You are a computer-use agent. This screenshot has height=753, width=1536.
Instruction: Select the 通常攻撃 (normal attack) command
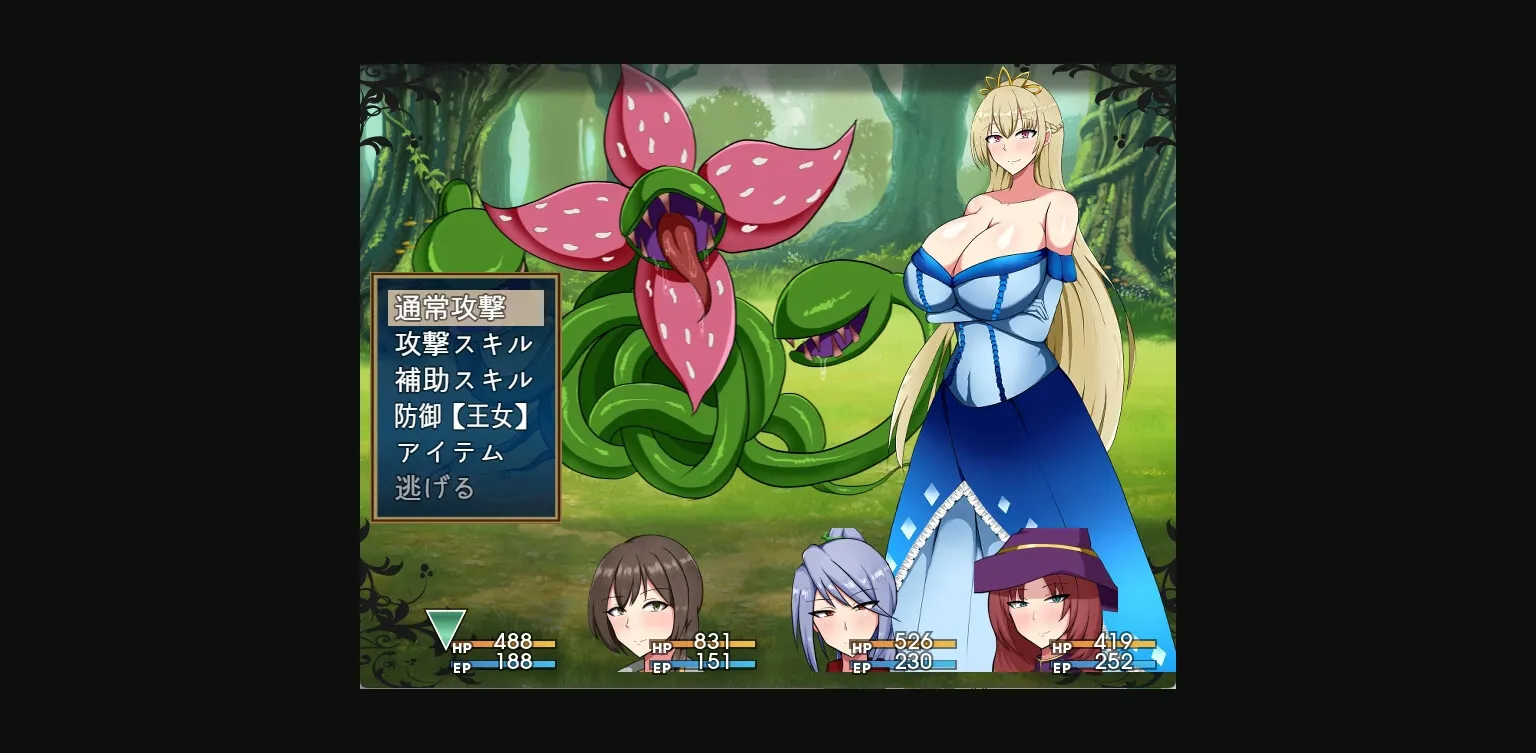click(463, 307)
